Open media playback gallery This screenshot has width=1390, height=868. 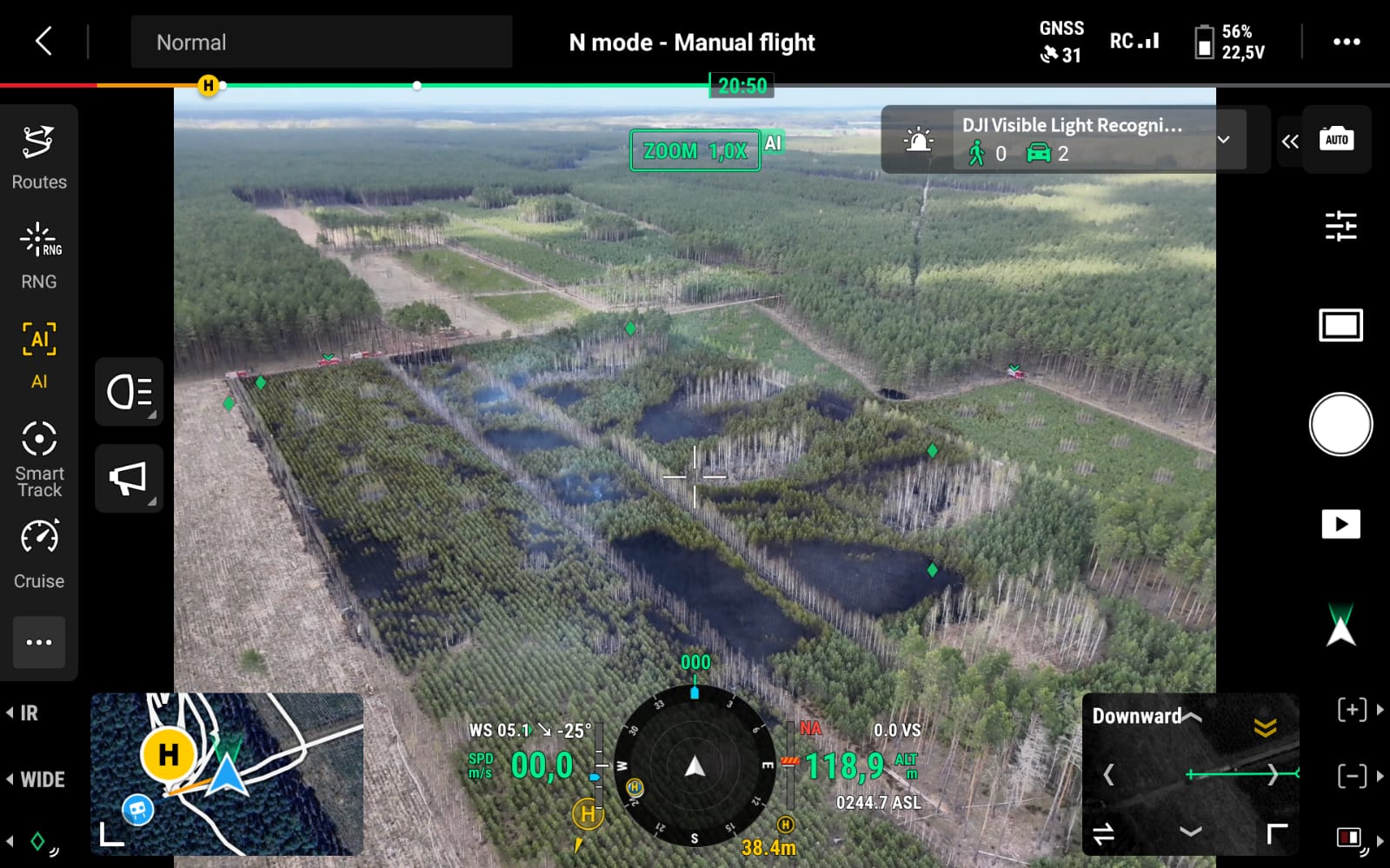pyautogui.click(x=1340, y=524)
